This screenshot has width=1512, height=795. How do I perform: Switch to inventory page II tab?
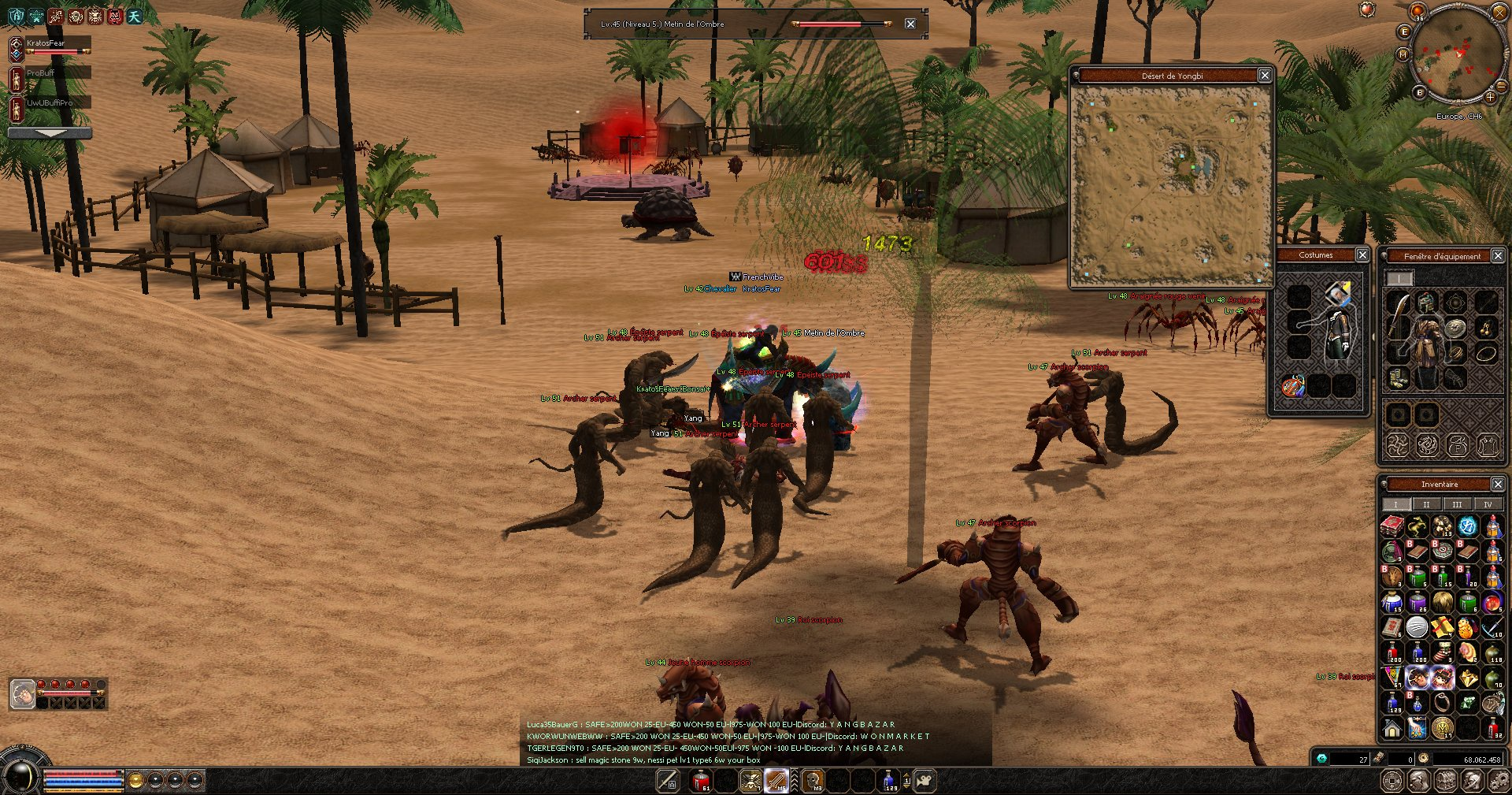[x=1426, y=504]
